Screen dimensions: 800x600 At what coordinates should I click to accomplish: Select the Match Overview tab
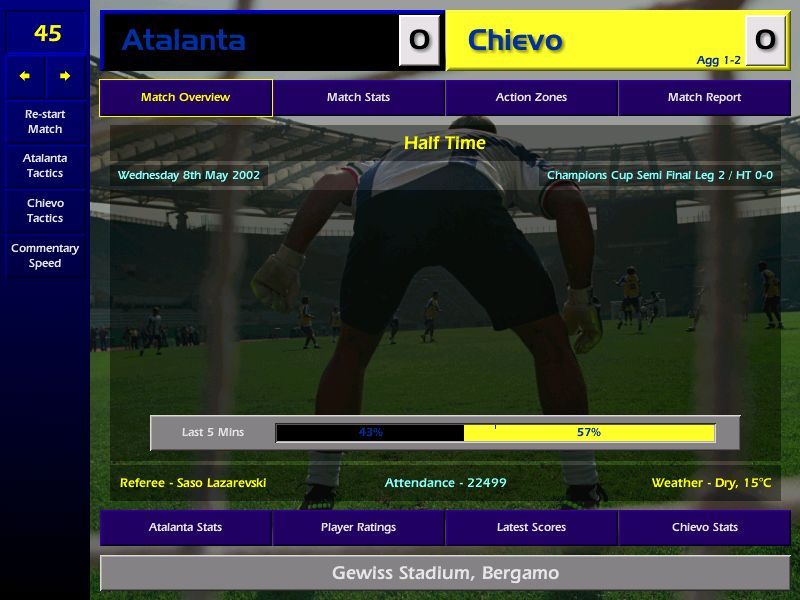(185, 98)
